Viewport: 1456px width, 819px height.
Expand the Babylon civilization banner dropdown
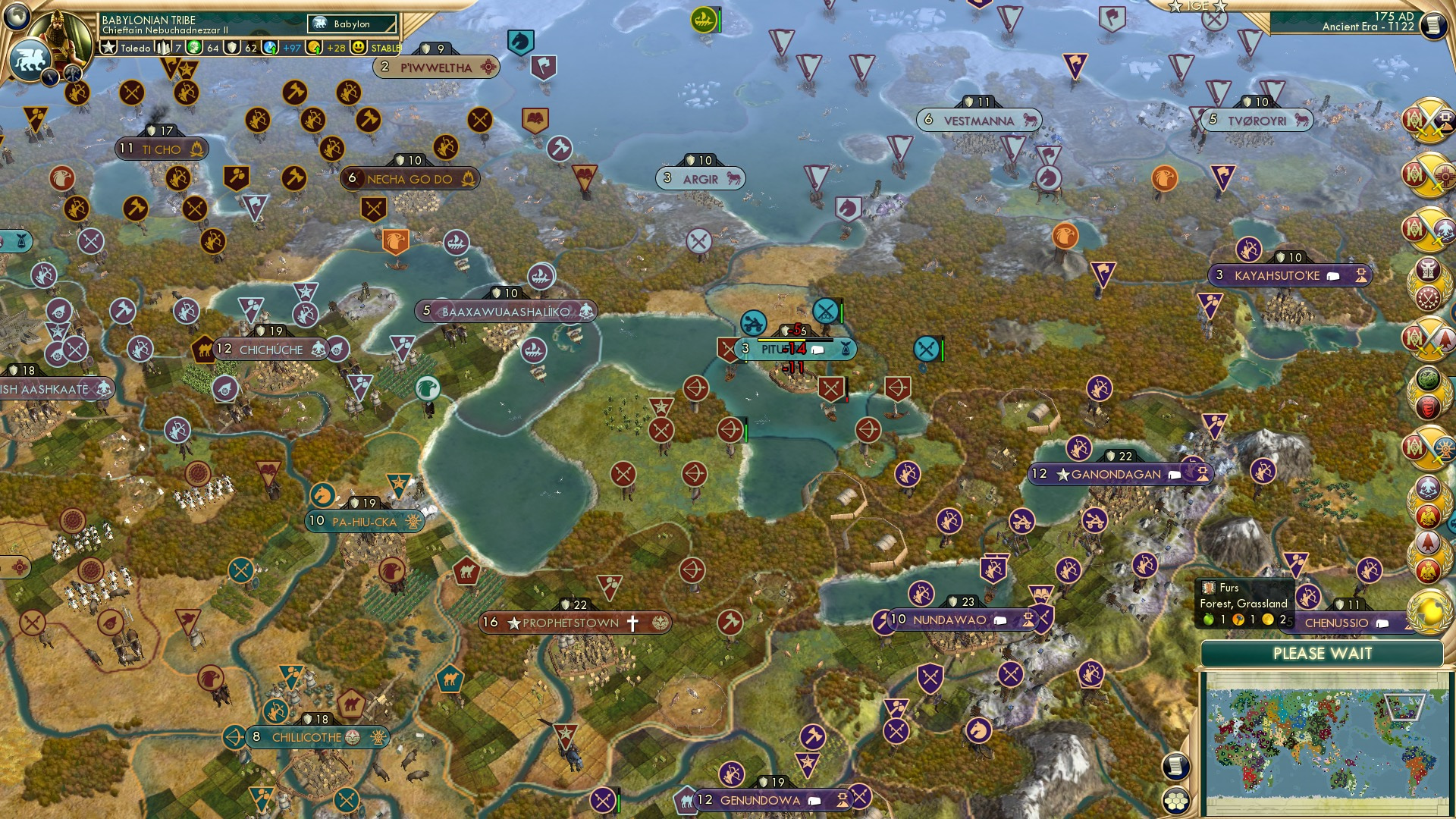pos(353,24)
